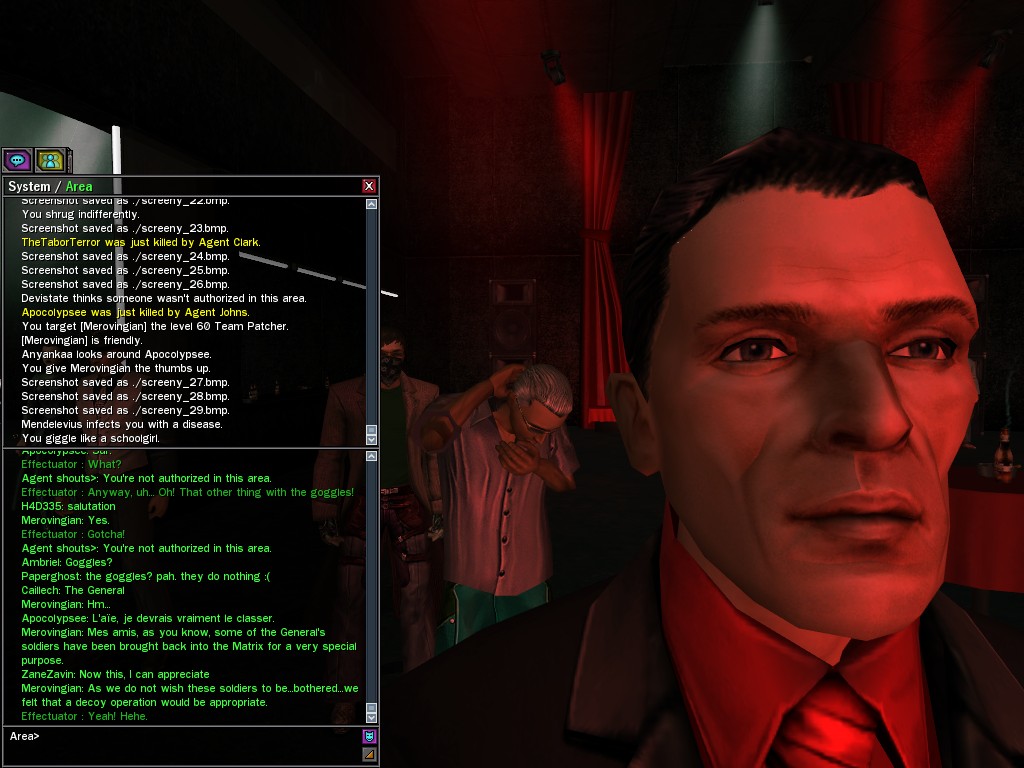Click the system log scroll-up arrow

(372, 204)
